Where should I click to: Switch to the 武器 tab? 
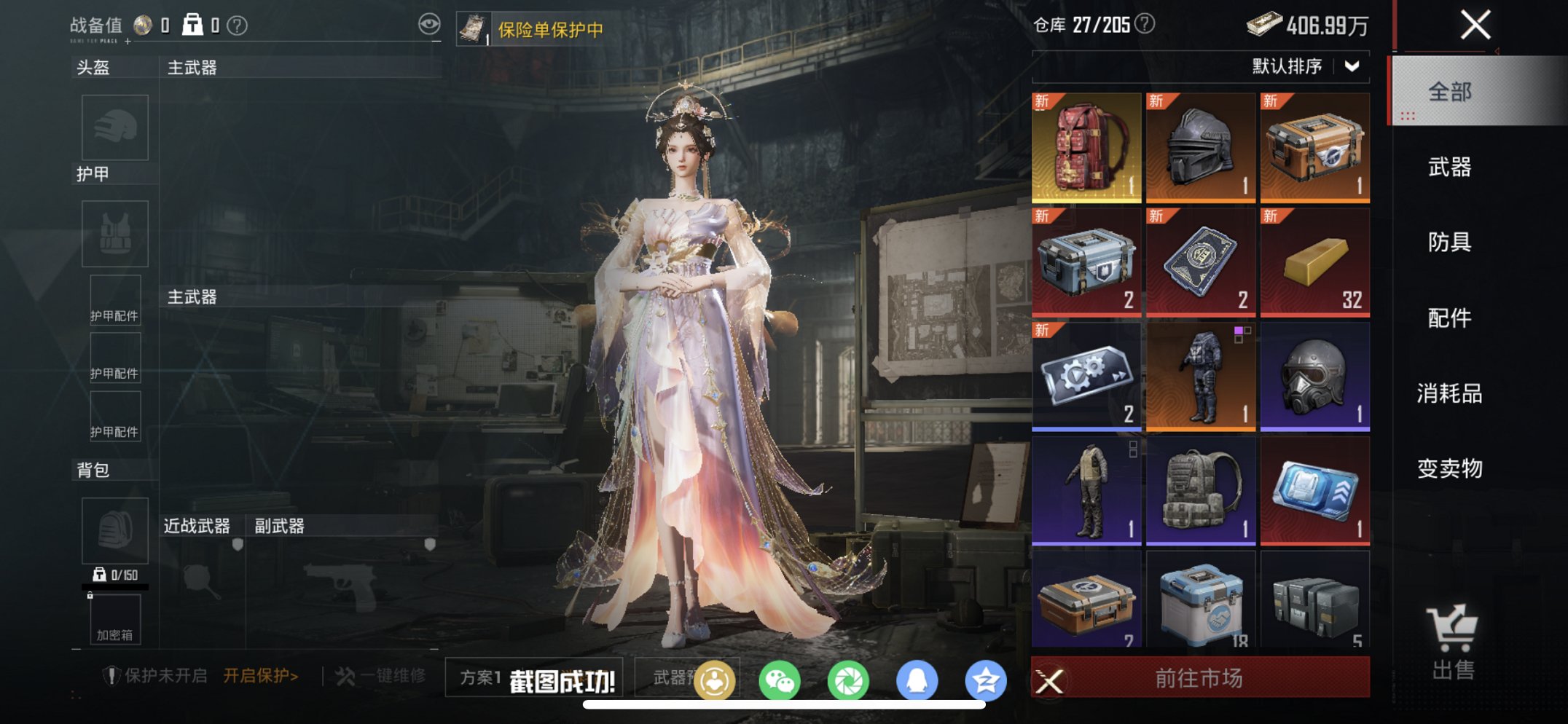coord(1449,168)
